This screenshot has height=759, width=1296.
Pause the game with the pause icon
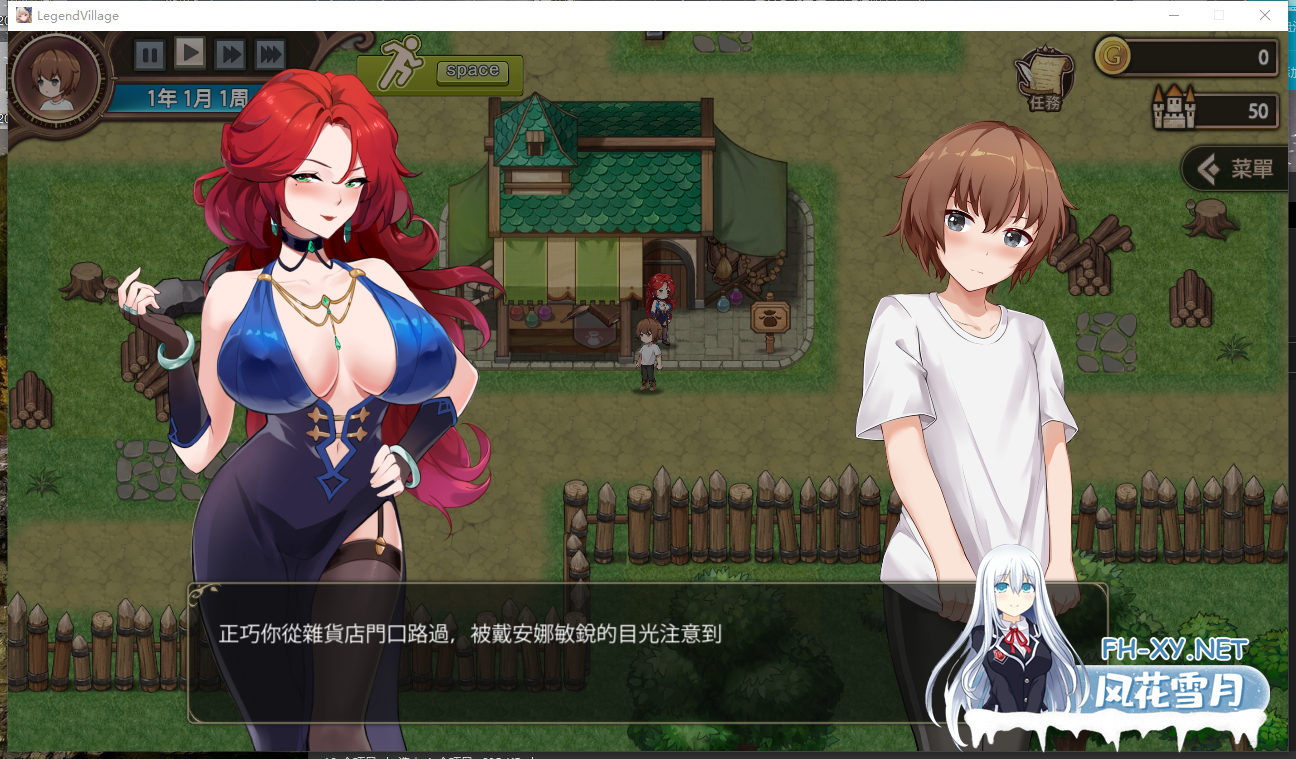pyautogui.click(x=150, y=55)
